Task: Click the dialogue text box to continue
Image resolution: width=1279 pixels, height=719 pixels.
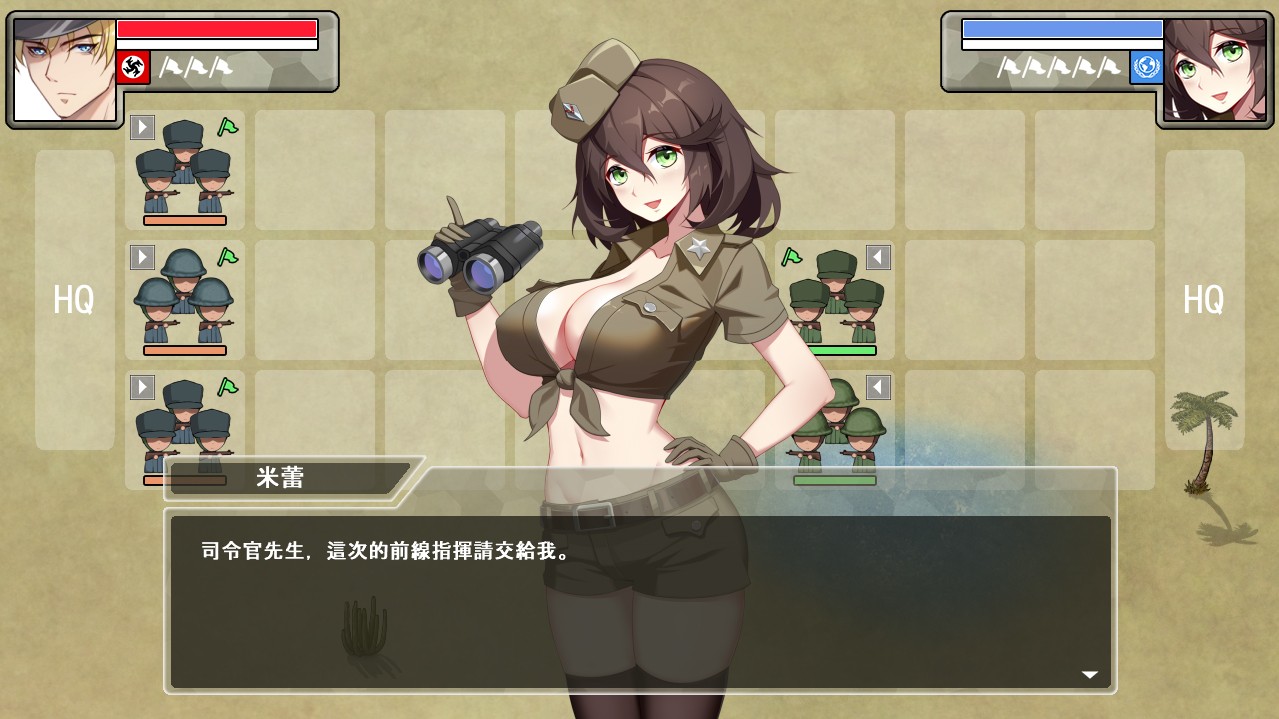Action: [x=640, y=600]
